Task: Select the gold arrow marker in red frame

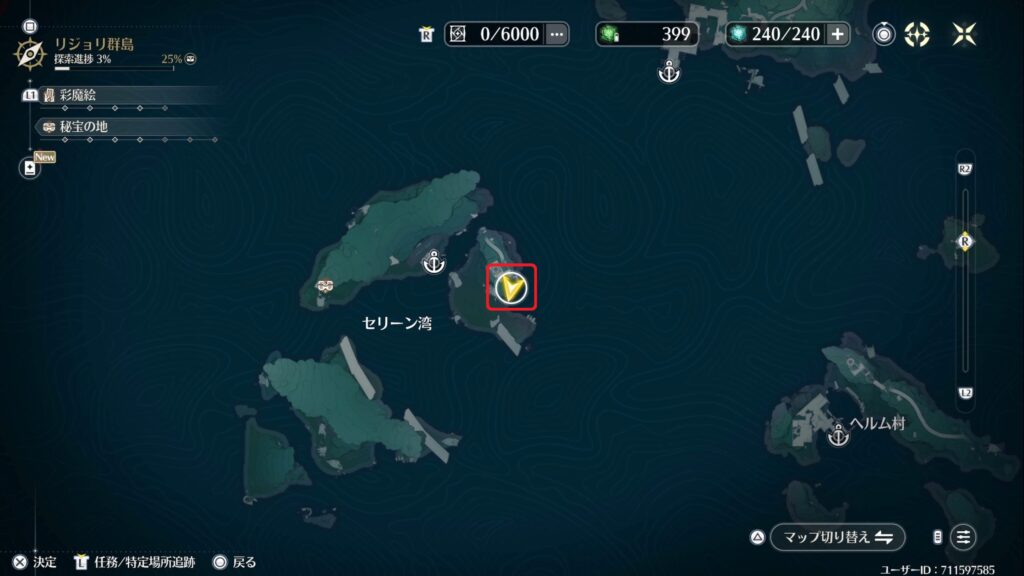Action: click(511, 288)
